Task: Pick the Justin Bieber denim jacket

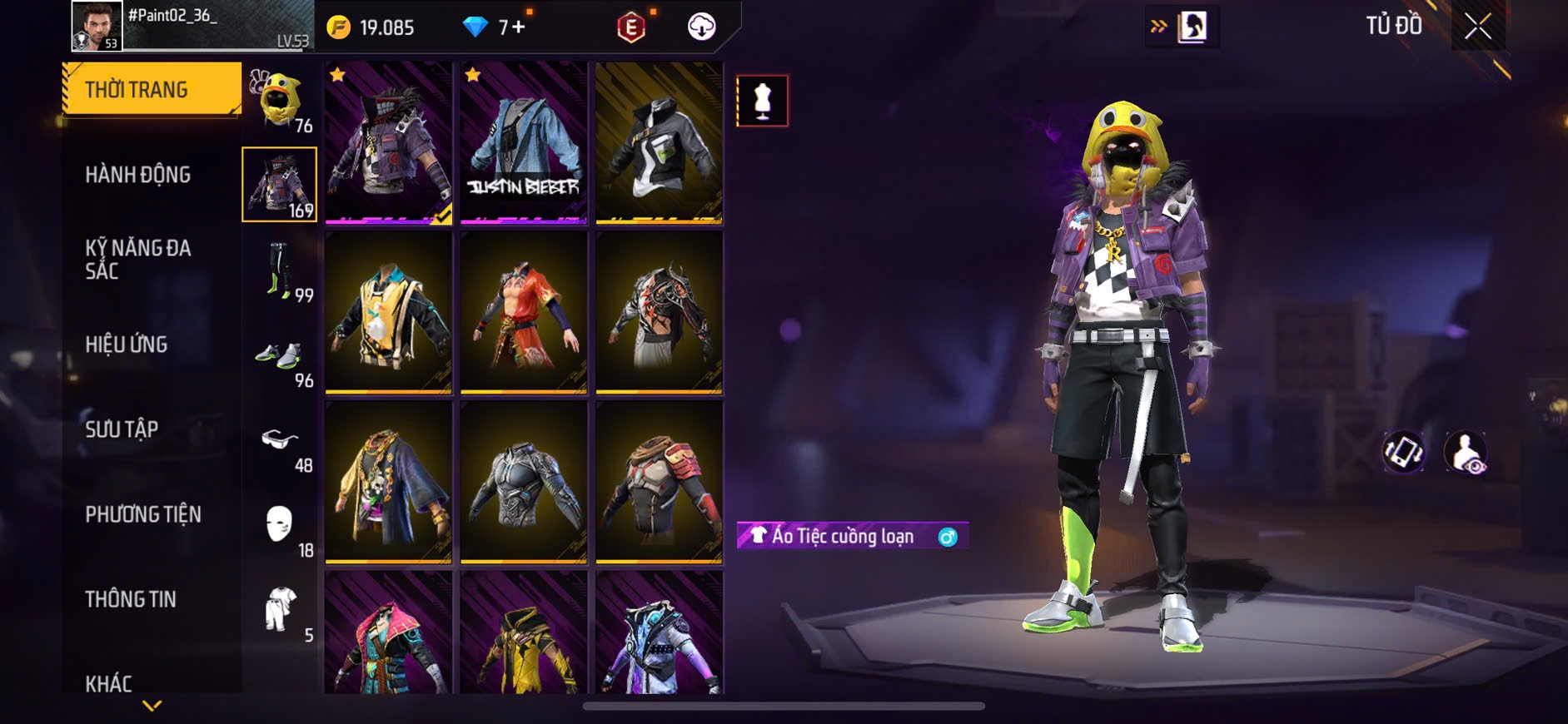Action: [524, 142]
